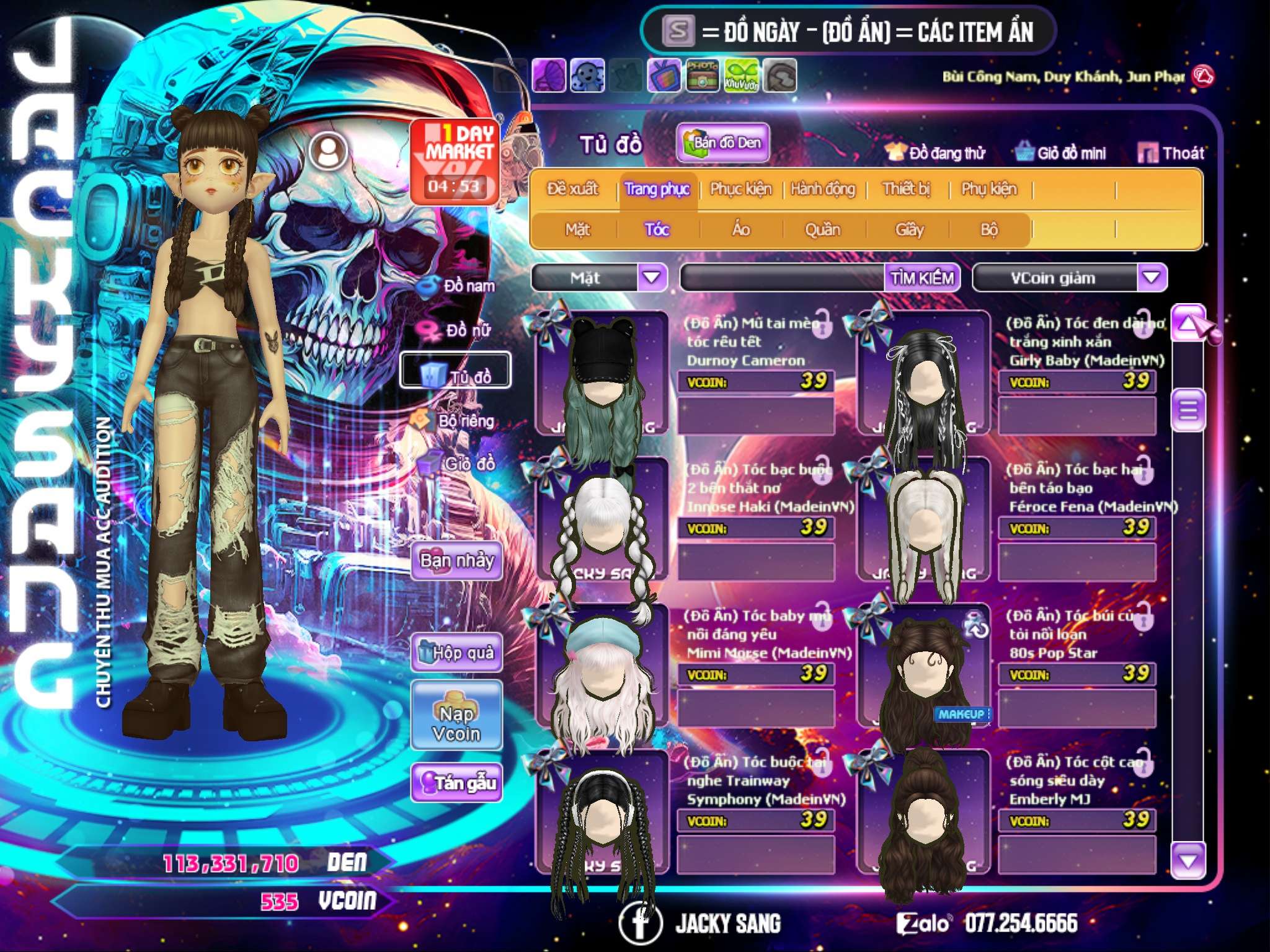Select the Áo clothing subcategory
Screen dimensions: 1270x952
click(x=741, y=230)
